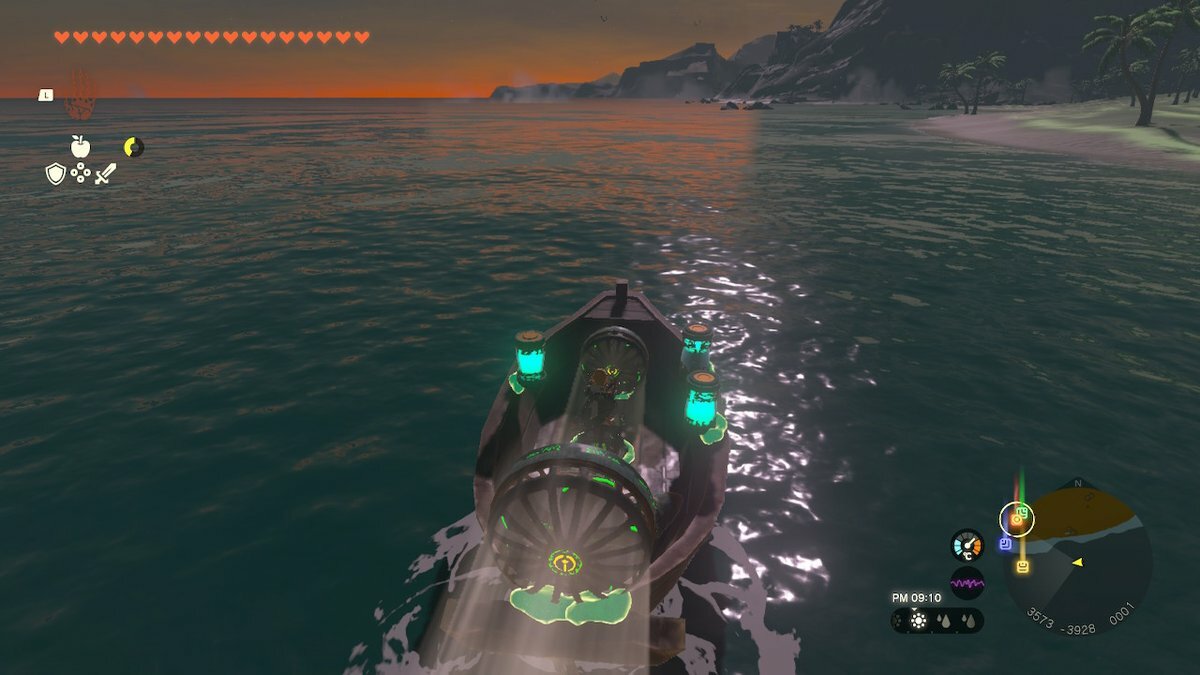Click the sunny weather forecast icon
This screenshot has height=675, width=1200.
[918, 621]
